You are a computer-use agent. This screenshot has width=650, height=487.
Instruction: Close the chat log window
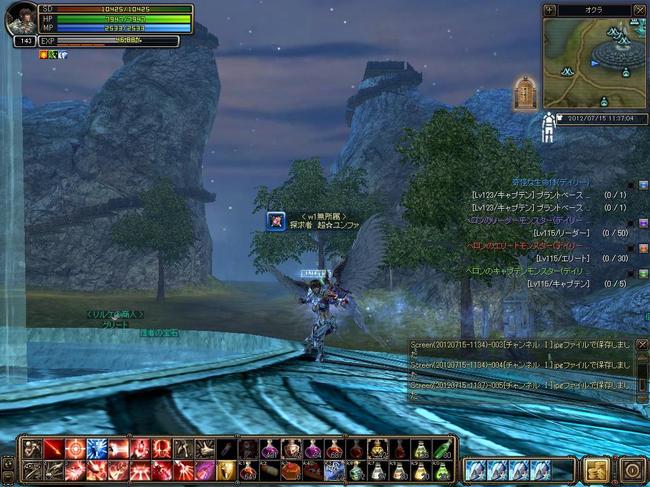642,345
